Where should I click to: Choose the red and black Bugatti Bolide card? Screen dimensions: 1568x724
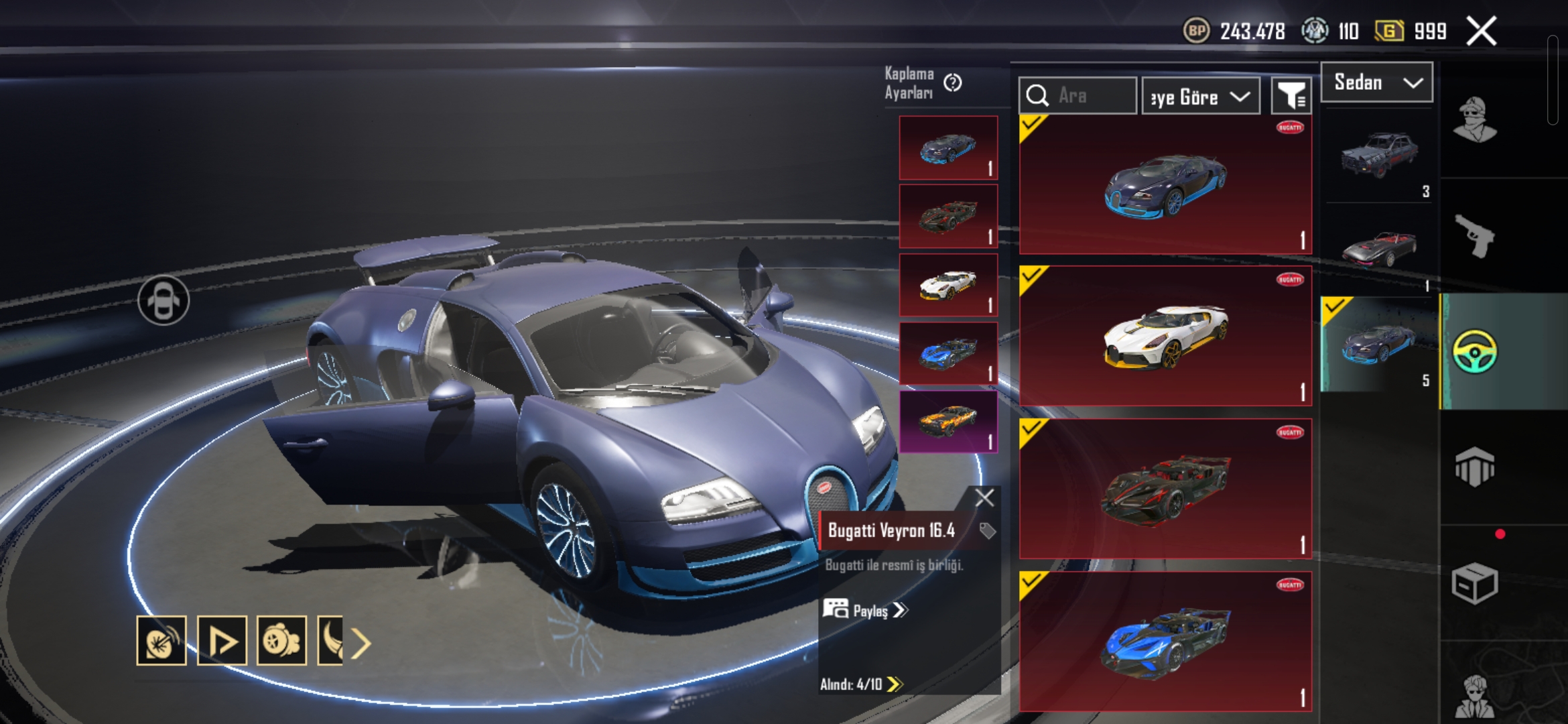1165,489
